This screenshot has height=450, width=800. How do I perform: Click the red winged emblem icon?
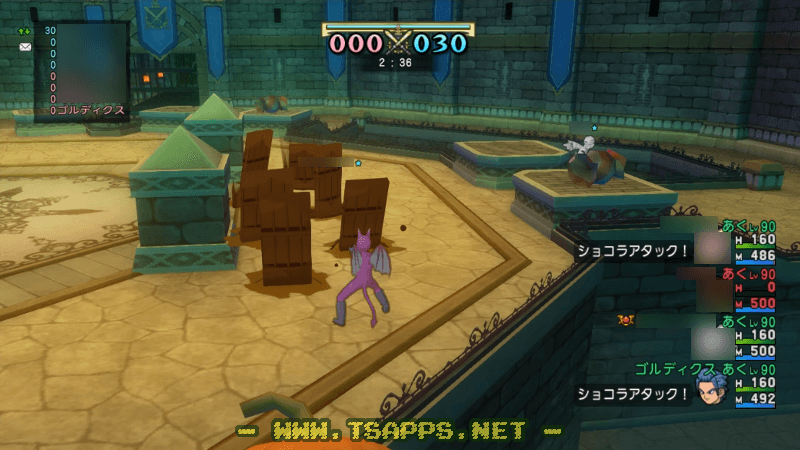(x=627, y=319)
